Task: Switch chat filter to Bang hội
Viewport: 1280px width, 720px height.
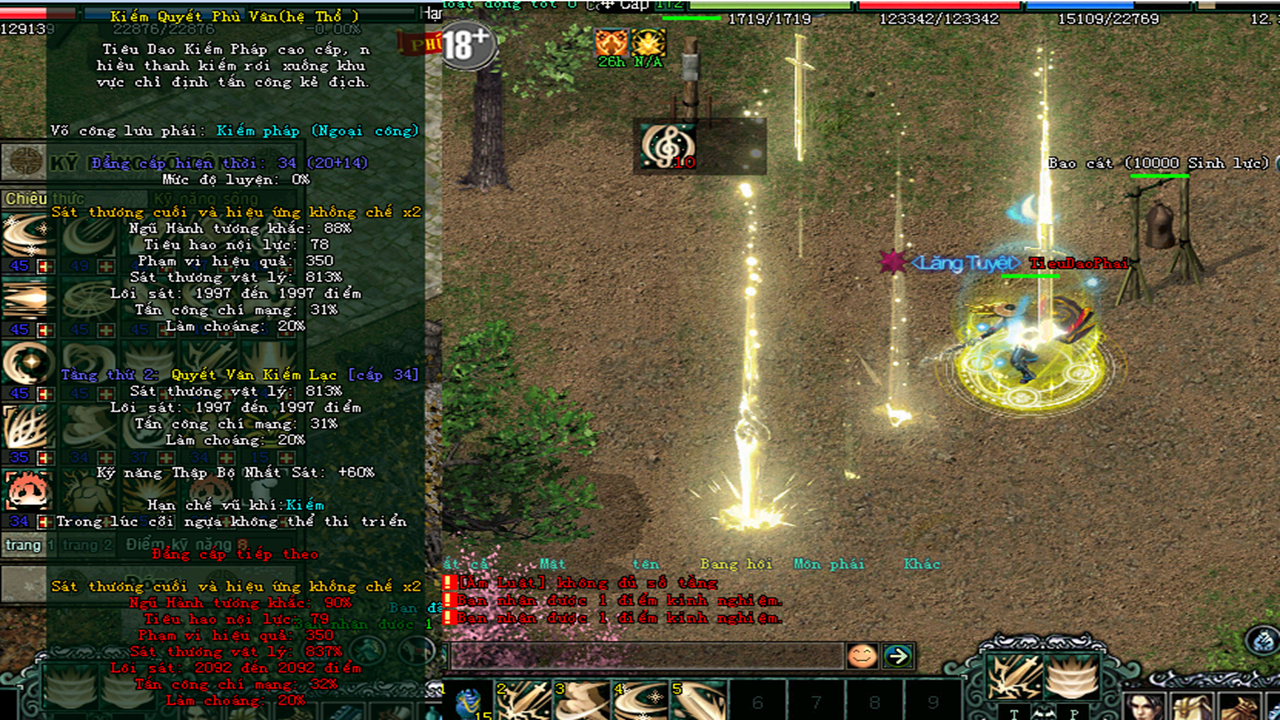Action: point(738,564)
